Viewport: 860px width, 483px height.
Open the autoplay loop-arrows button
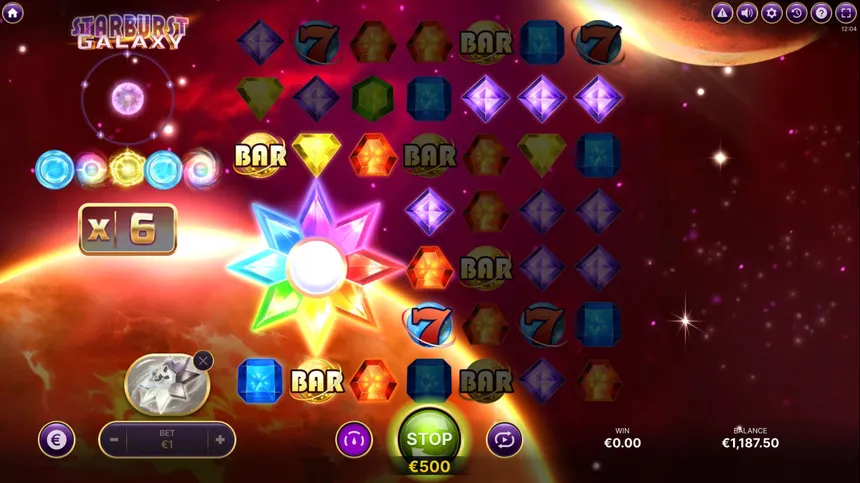click(504, 439)
